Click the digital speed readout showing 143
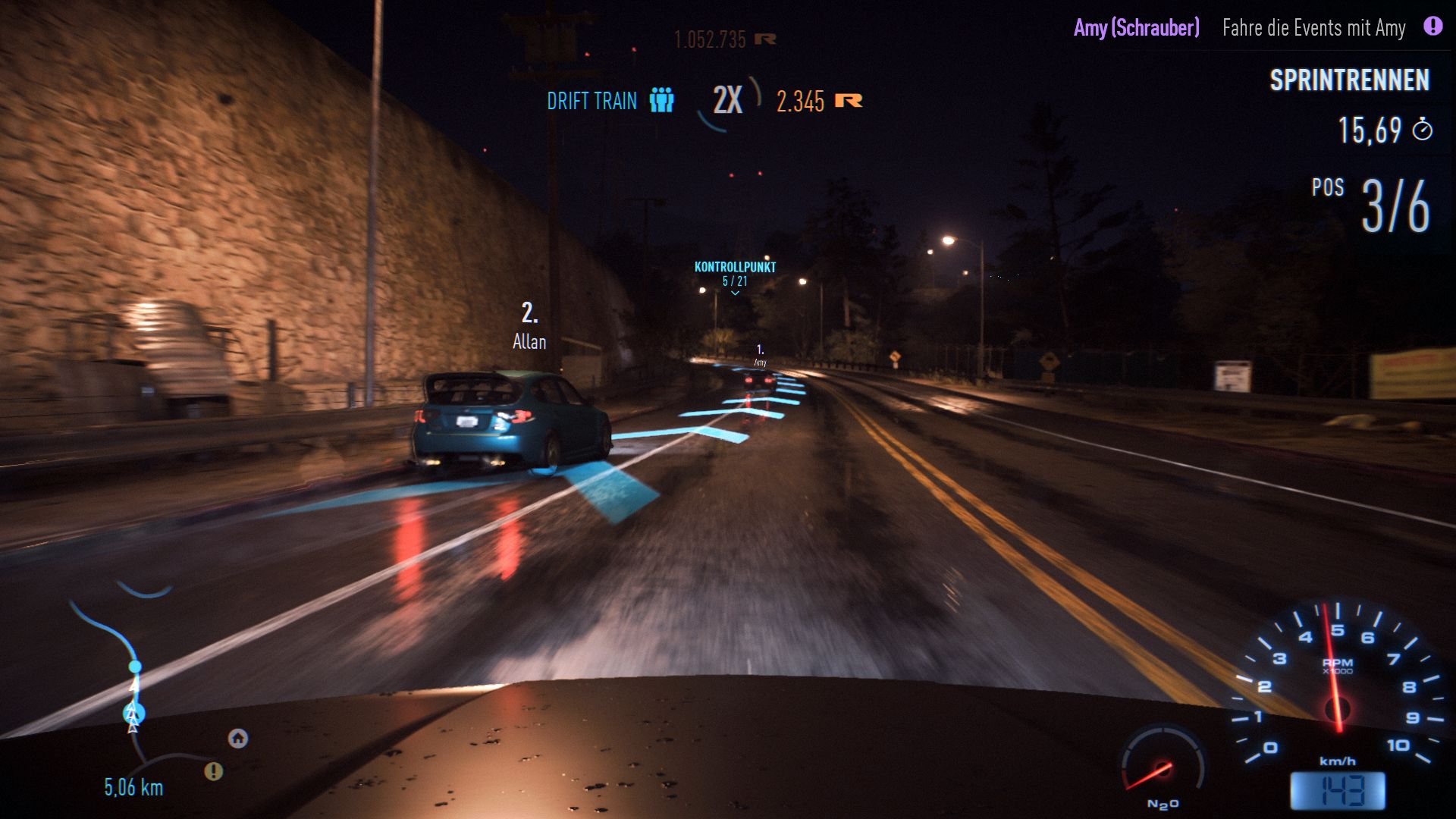Screen dimensions: 1456x819 tap(1339, 791)
